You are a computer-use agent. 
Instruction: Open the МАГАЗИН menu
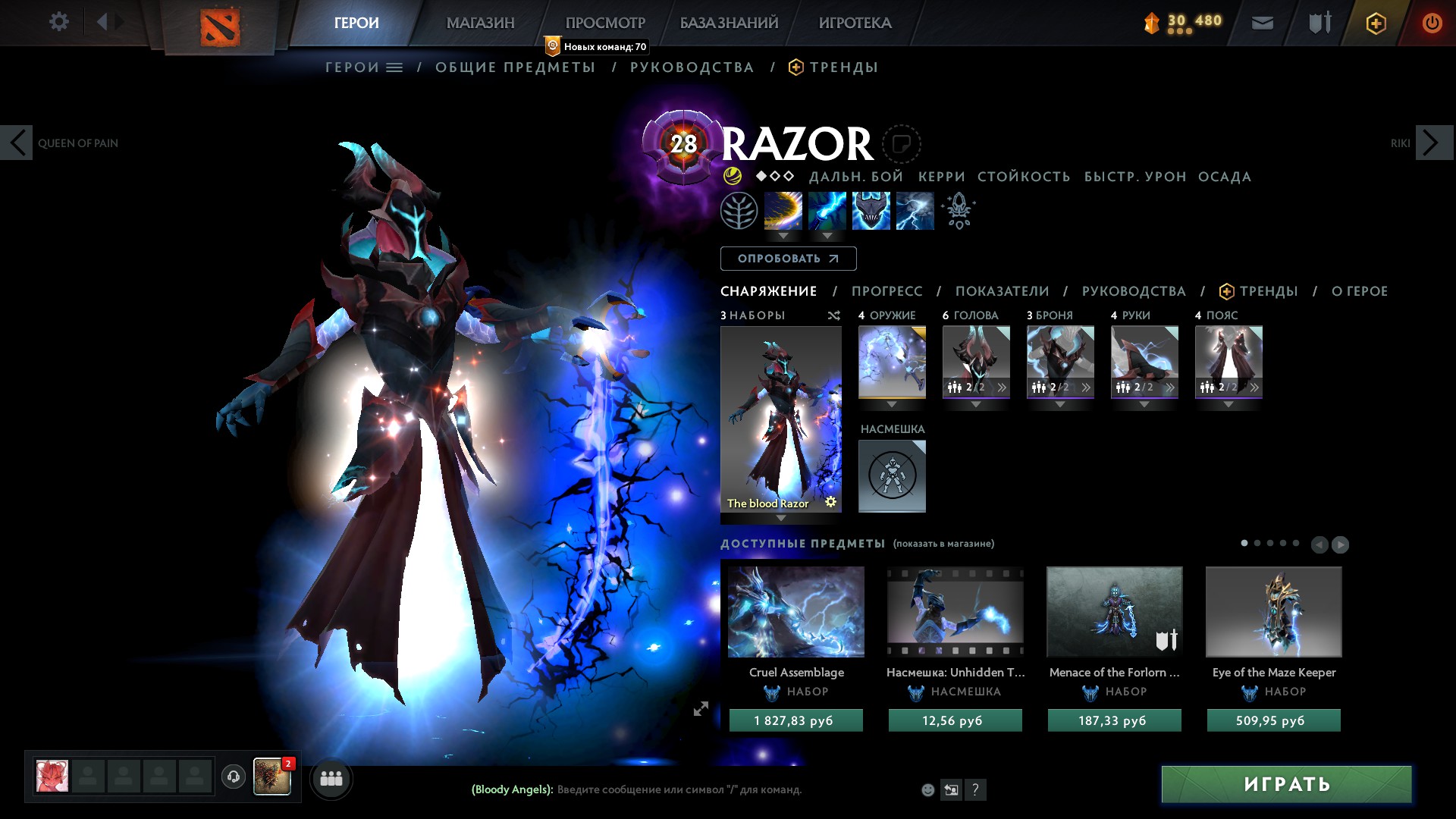tap(480, 22)
